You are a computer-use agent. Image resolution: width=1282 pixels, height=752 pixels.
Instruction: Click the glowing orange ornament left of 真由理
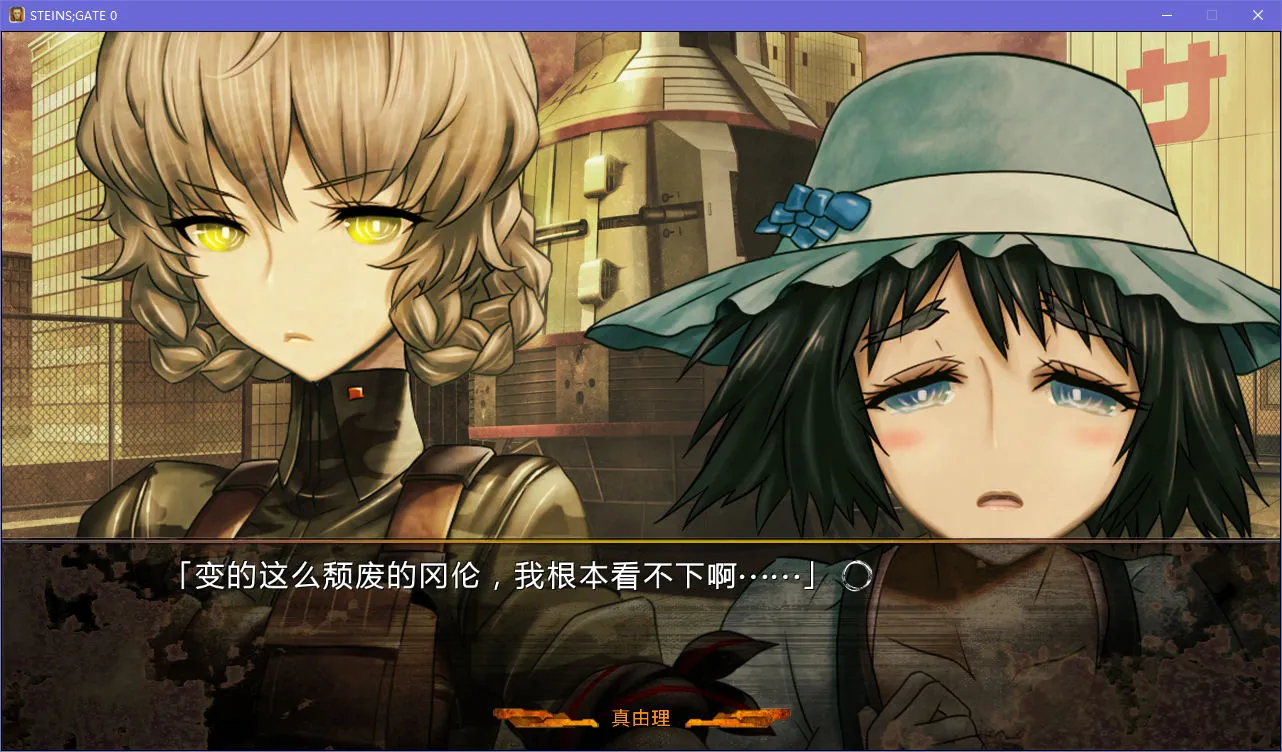point(545,718)
